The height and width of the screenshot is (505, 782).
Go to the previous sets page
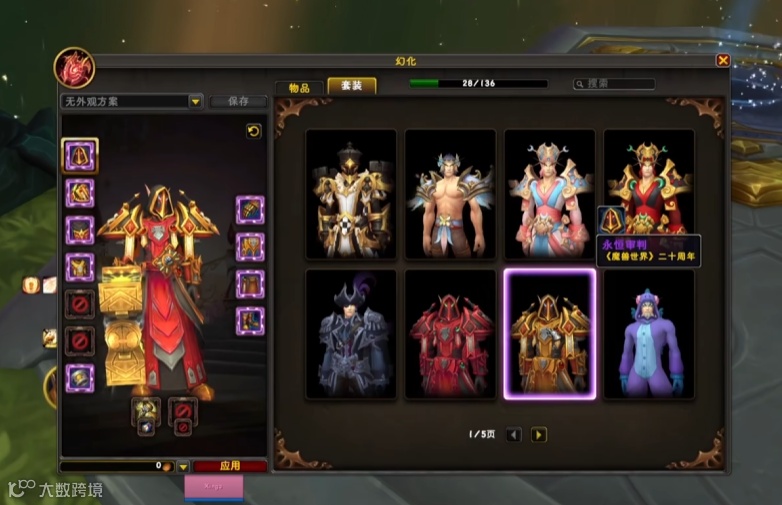point(514,434)
